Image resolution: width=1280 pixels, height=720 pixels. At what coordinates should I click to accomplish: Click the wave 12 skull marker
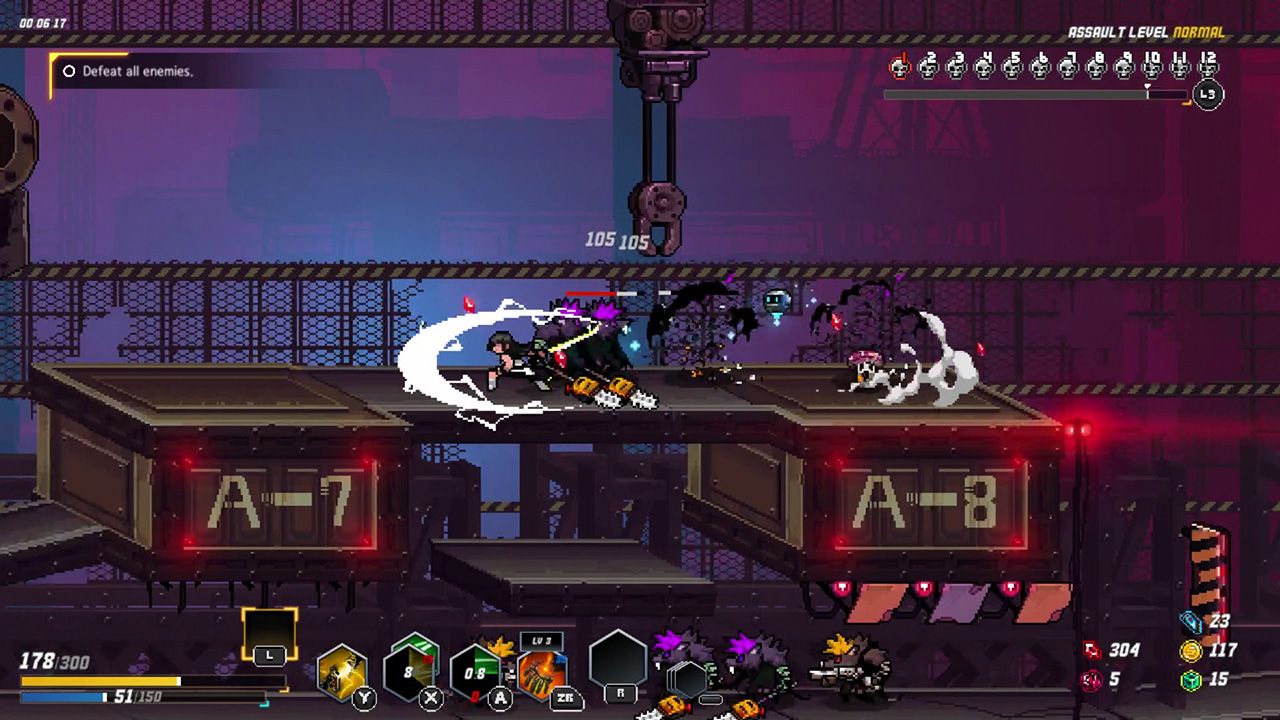click(1208, 67)
